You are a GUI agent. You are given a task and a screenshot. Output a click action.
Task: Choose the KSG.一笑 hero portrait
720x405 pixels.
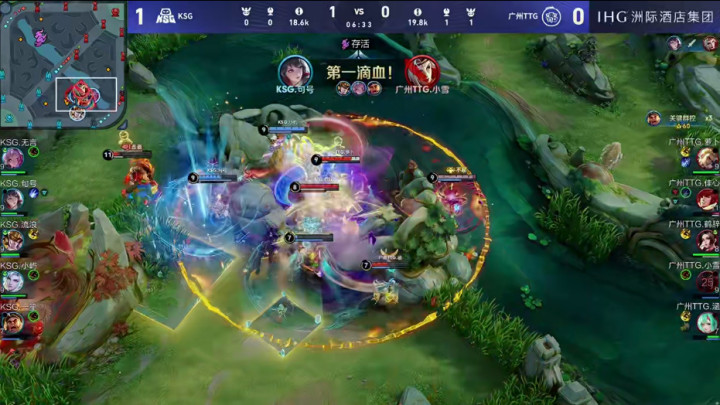(12, 323)
